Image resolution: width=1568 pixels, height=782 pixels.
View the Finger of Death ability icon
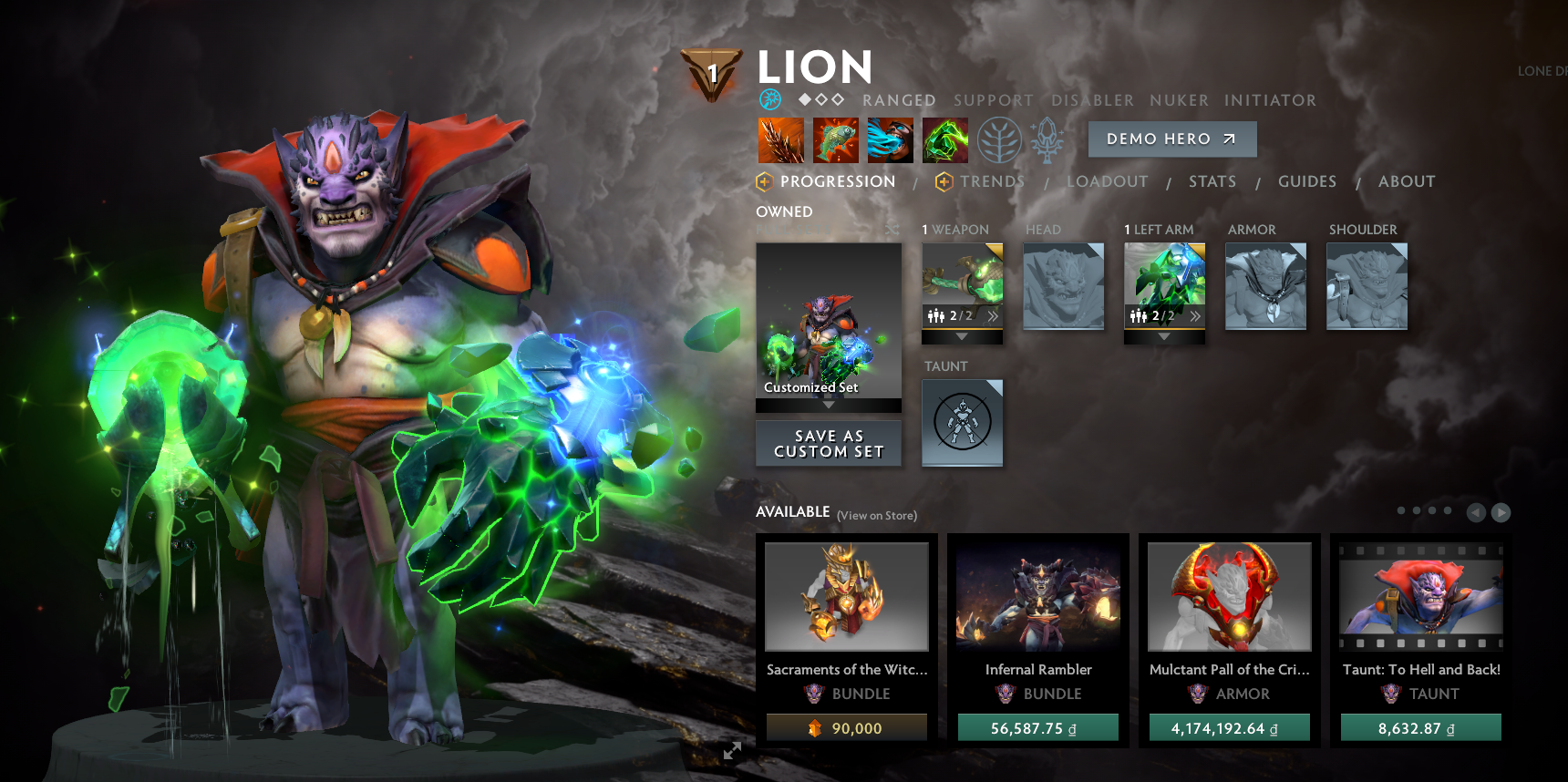[944, 139]
